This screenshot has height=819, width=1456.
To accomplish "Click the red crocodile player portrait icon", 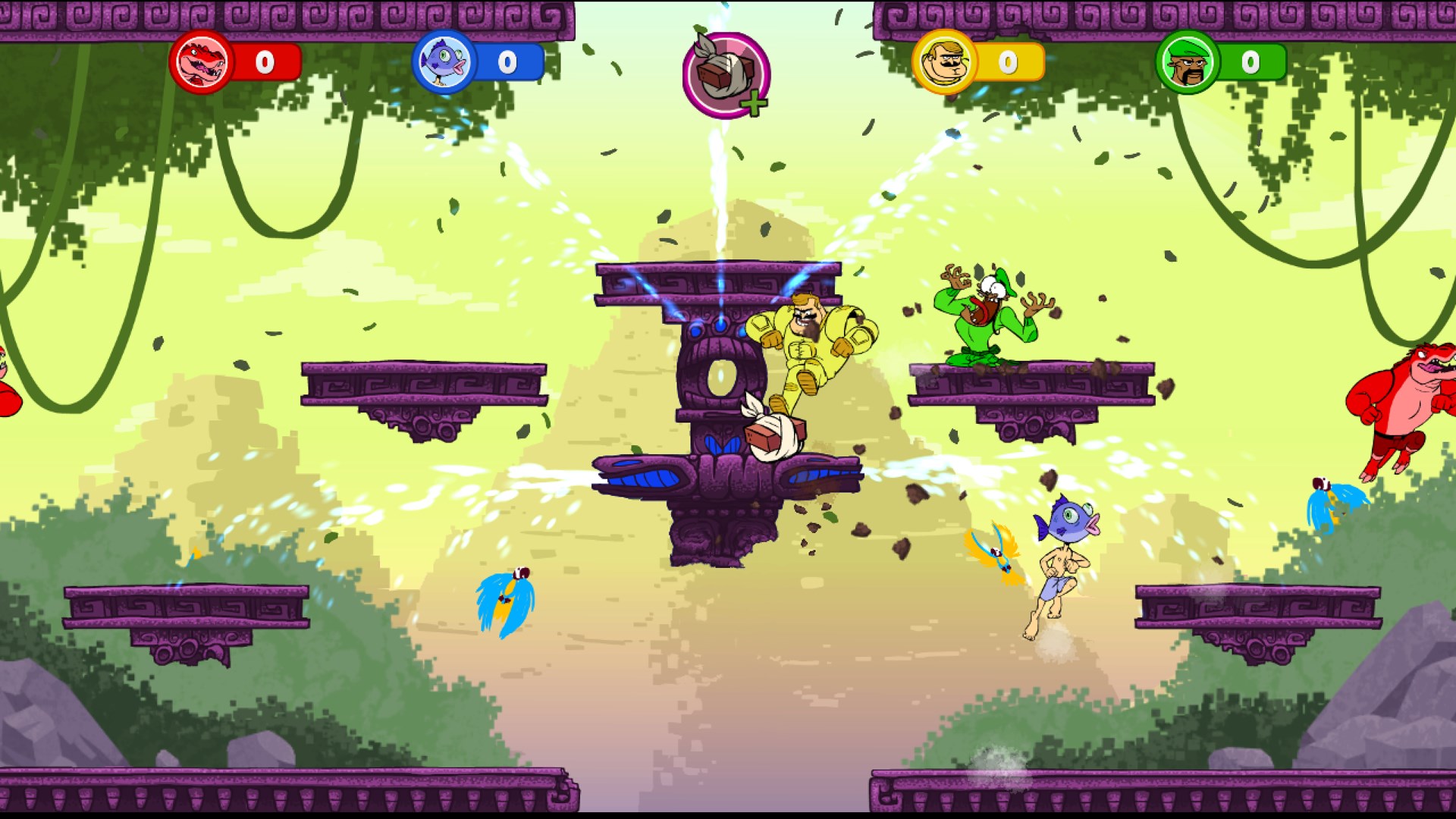I will pyautogui.click(x=202, y=64).
